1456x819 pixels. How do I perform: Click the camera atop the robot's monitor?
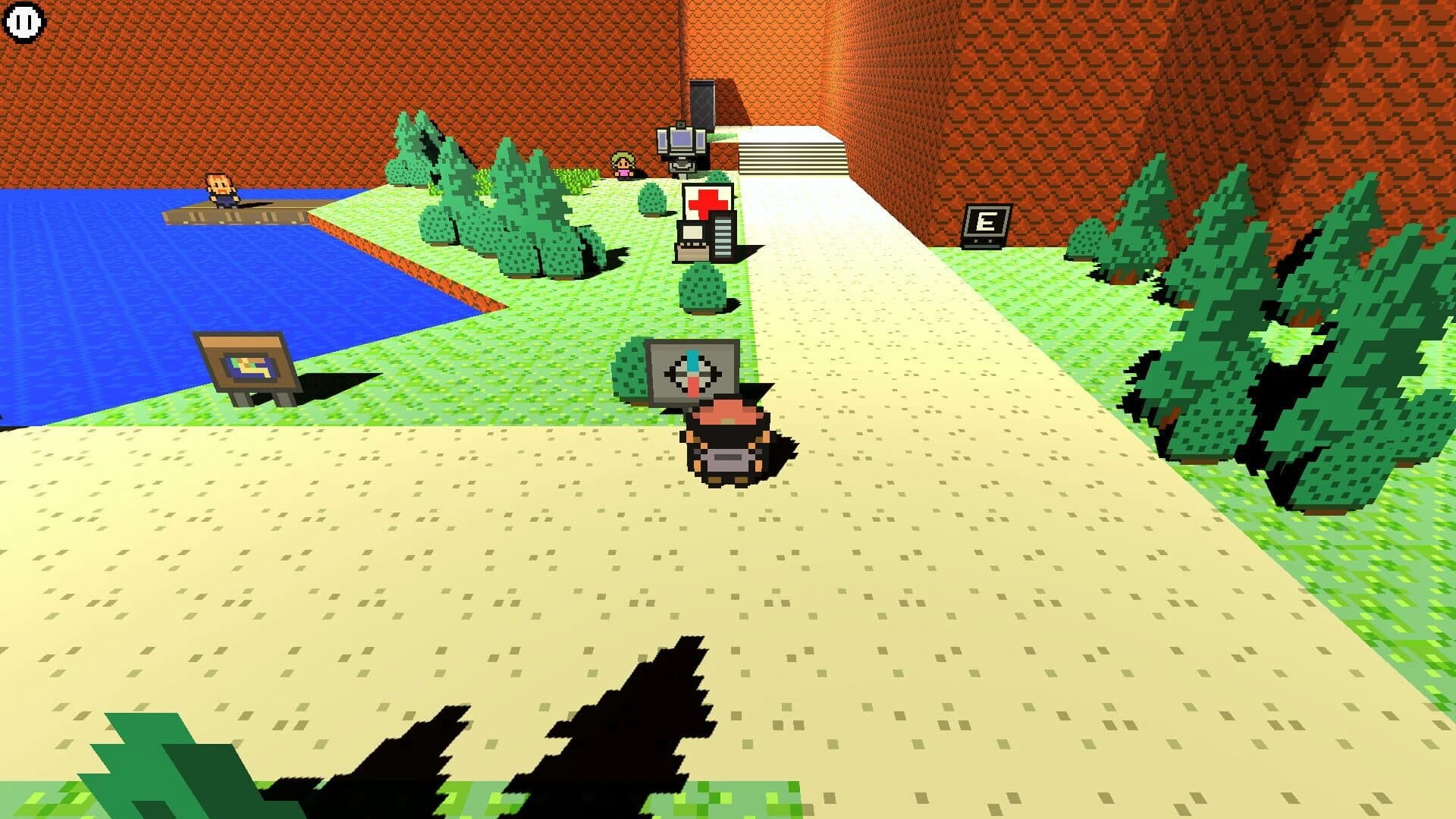[x=680, y=125]
